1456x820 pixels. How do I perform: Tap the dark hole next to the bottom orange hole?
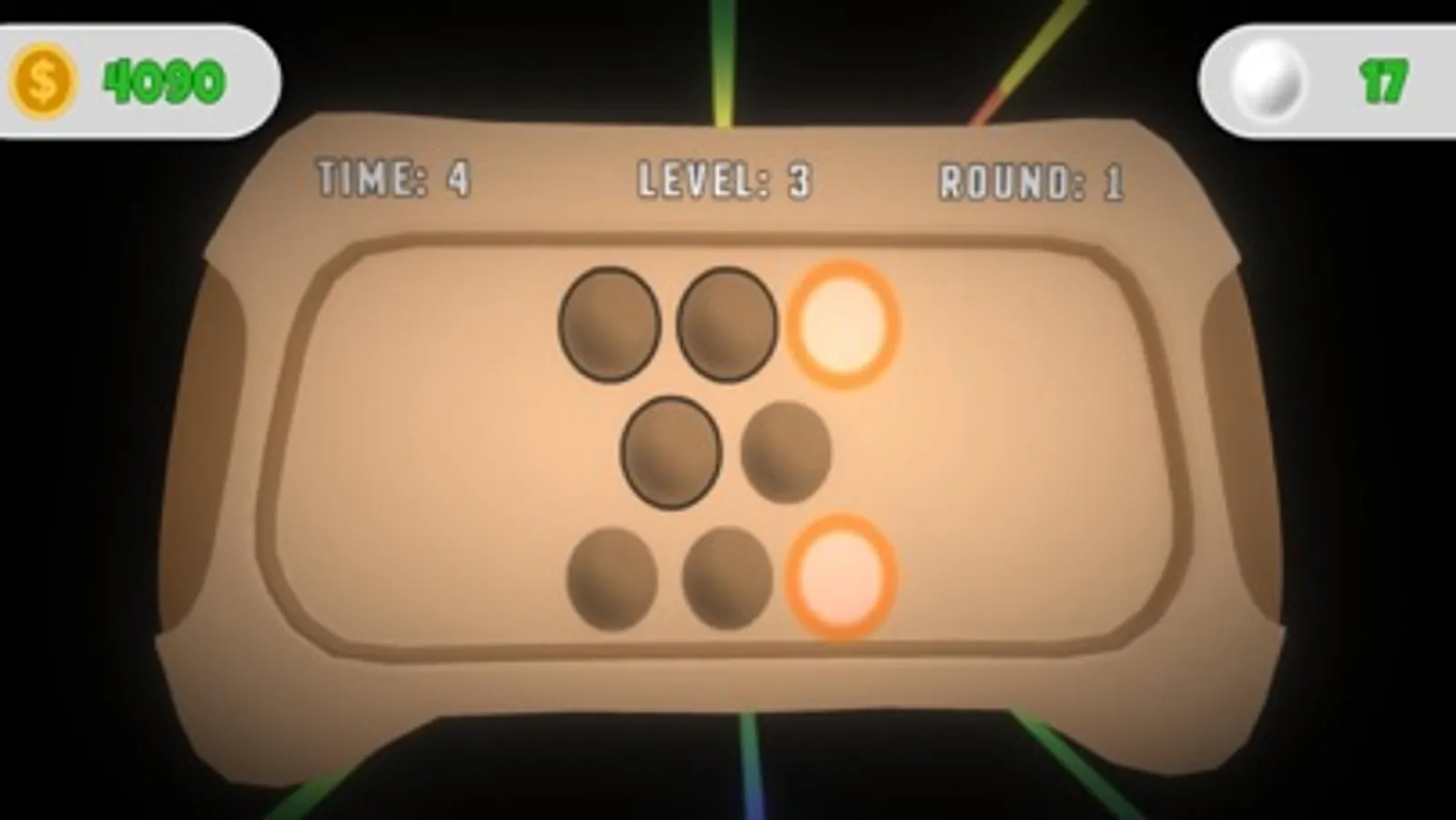pyautogui.click(x=728, y=580)
